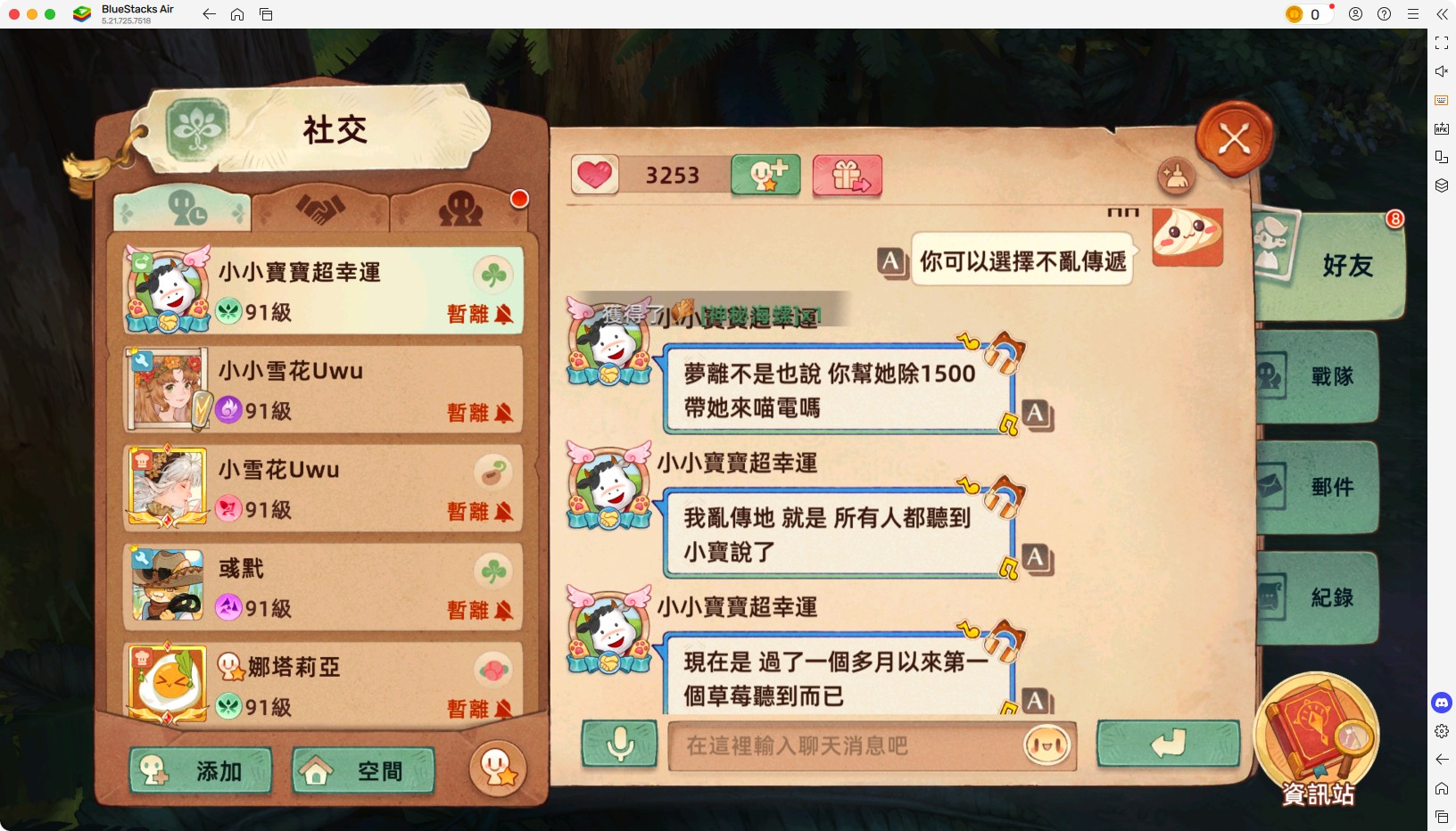Toggle notification bell for 彧默

click(504, 611)
